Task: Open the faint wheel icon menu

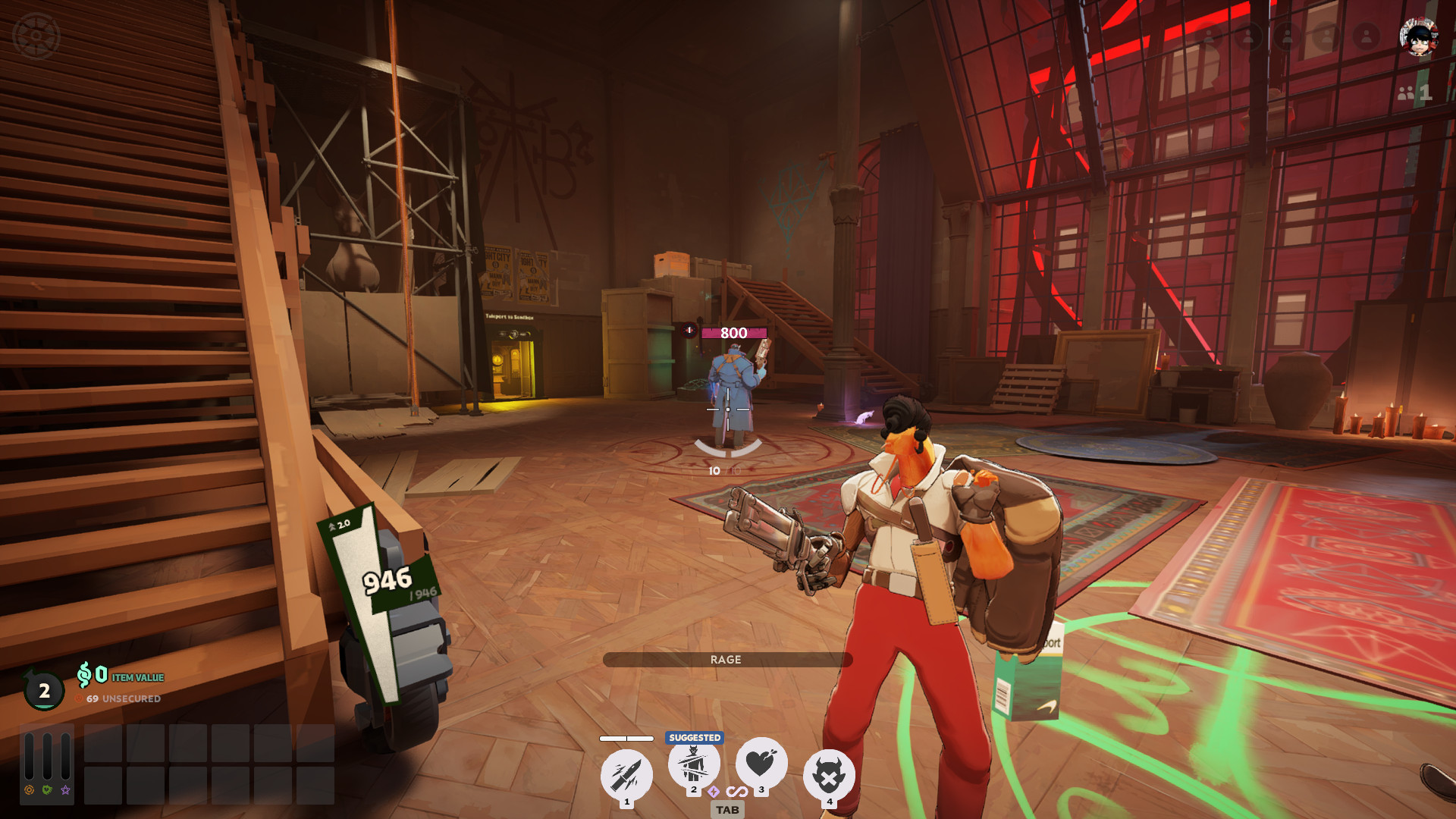Action: click(x=36, y=36)
